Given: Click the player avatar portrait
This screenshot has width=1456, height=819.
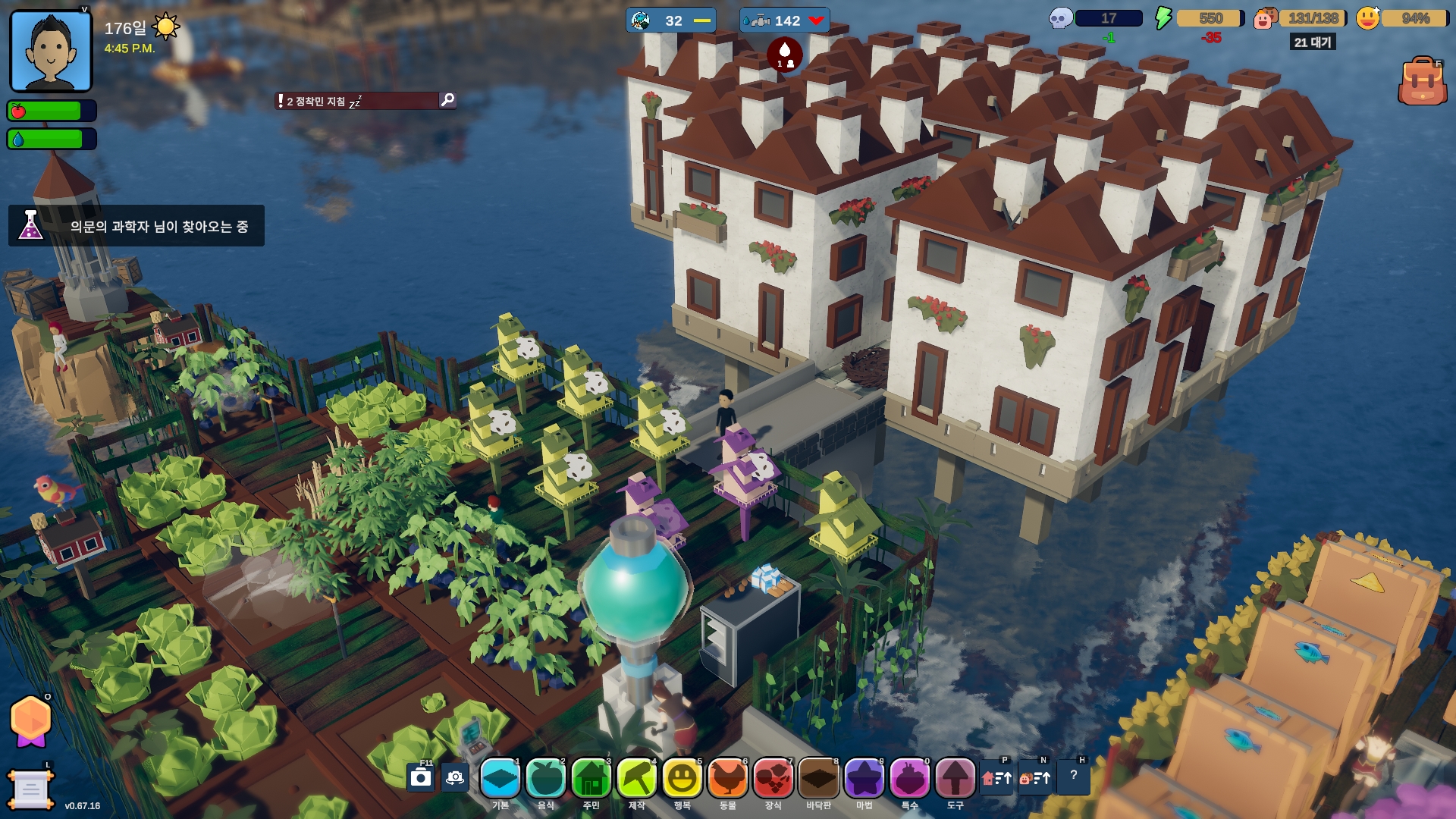Looking at the screenshot, I should pyautogui.click(x=51, y=52).
